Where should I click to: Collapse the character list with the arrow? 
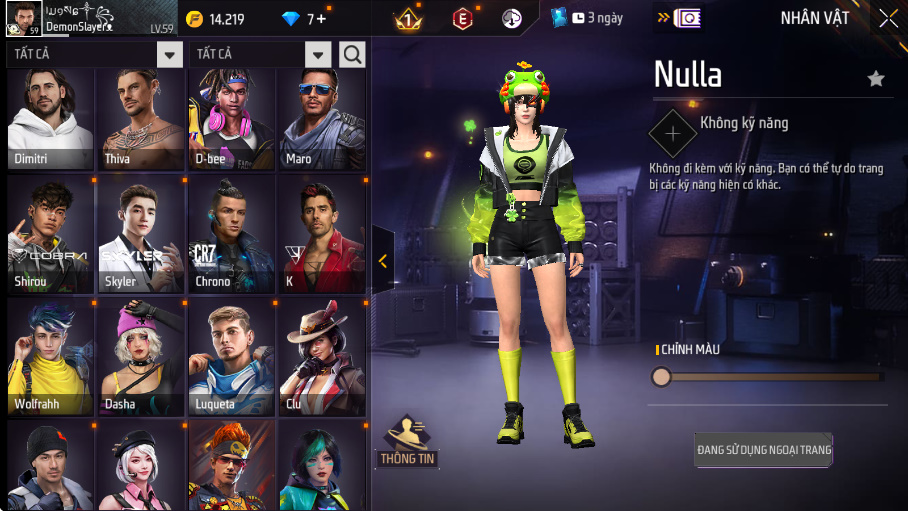point(383,261)
